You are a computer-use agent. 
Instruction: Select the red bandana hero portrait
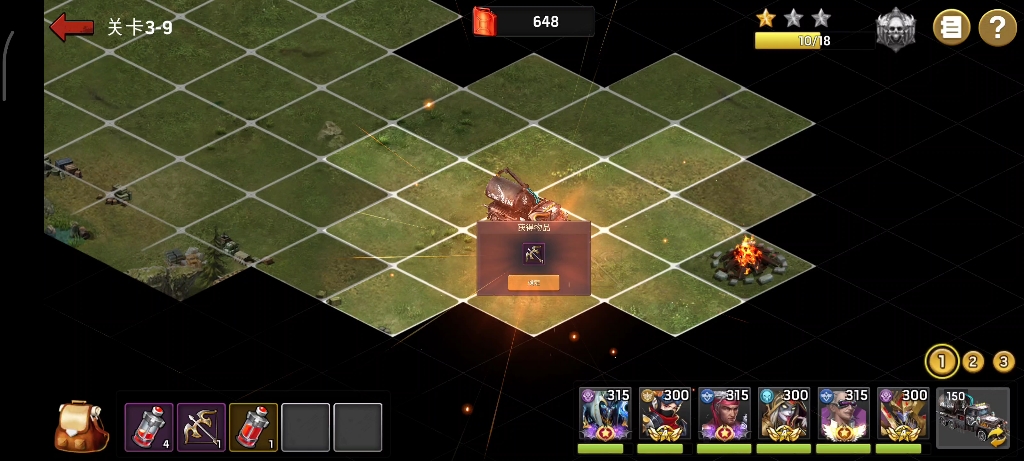pos(724,414)
